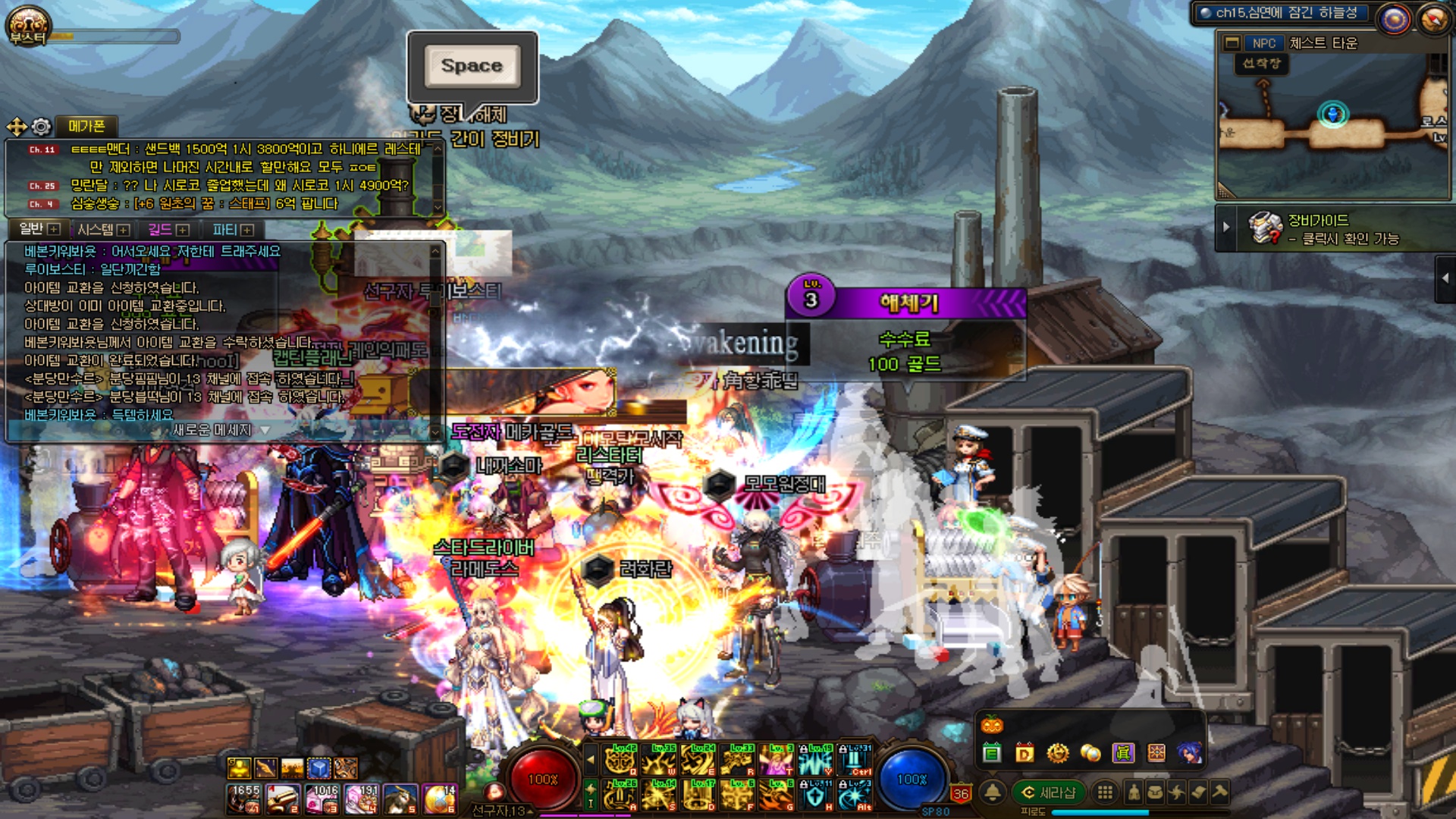Switch to the 시스템 chat tab

coord(102,229)
